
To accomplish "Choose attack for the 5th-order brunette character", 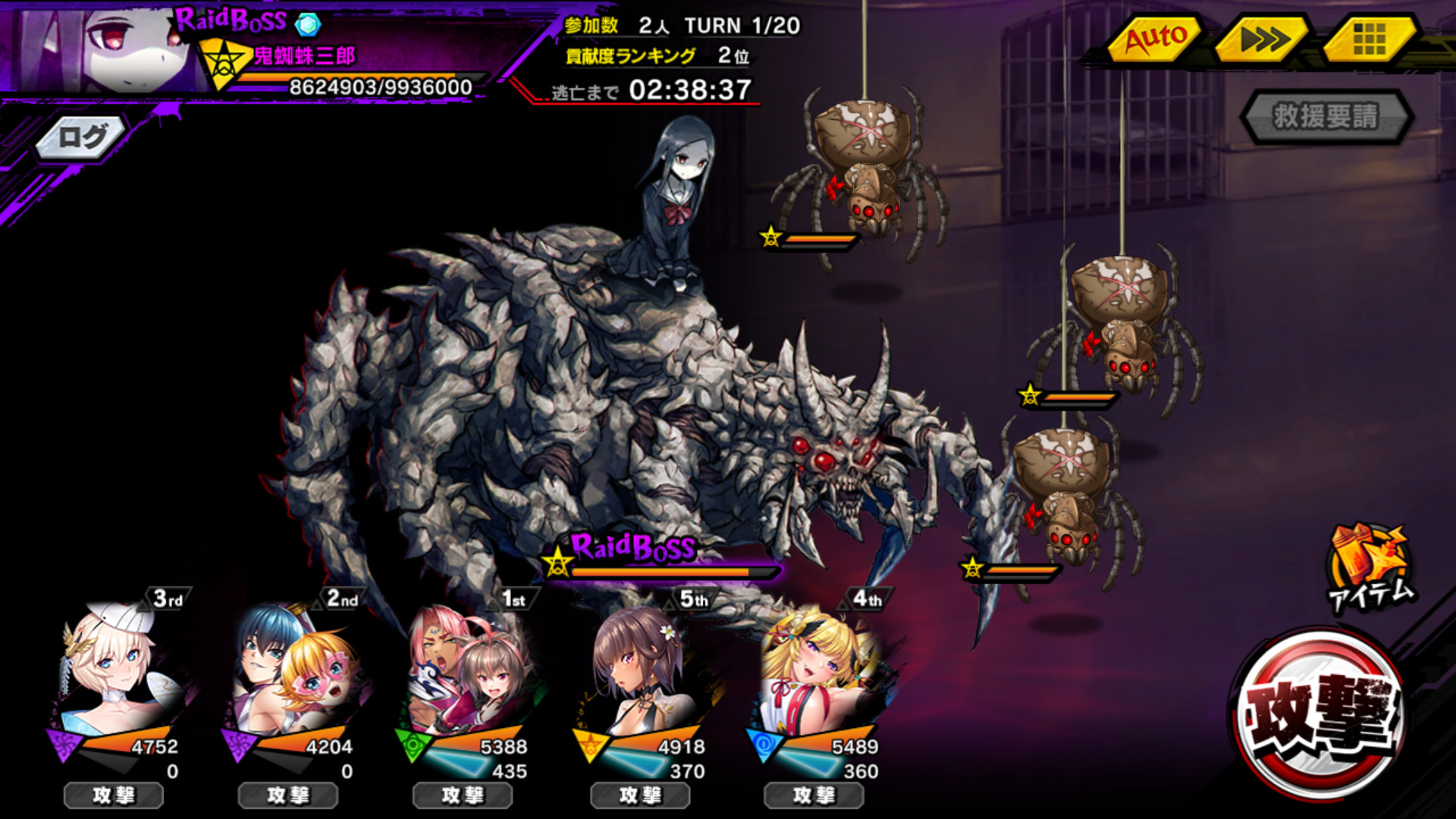I will tap(640, 795).
